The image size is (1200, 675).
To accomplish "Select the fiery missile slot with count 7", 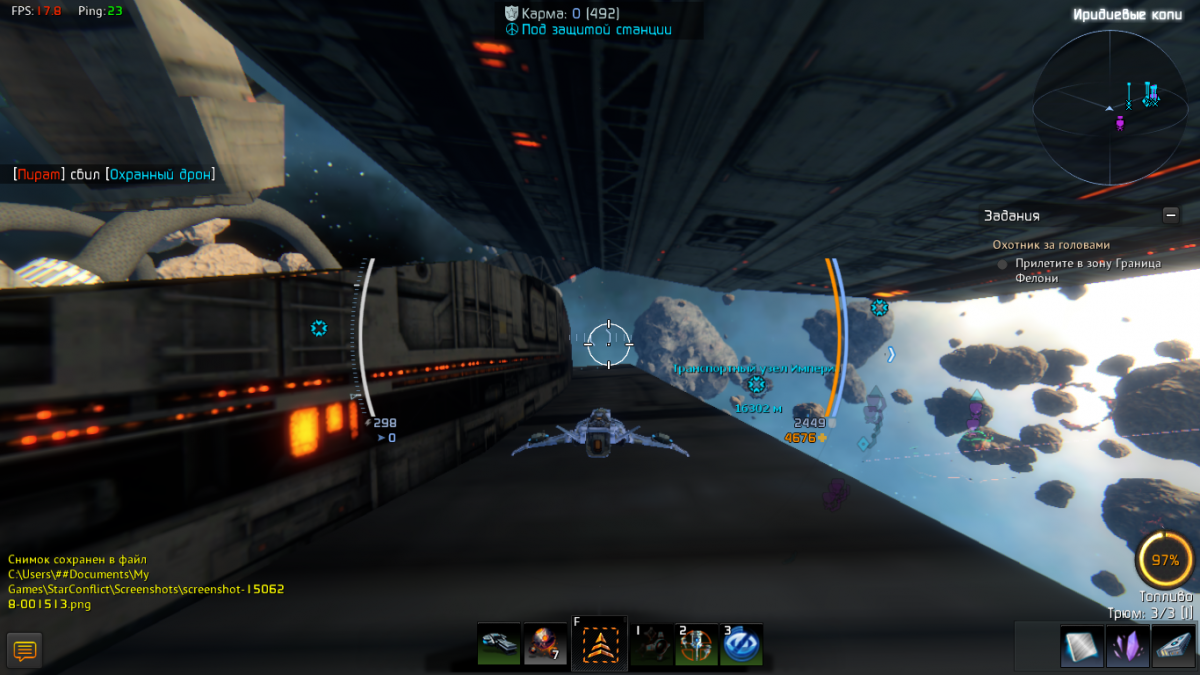I will pos(545,644).
